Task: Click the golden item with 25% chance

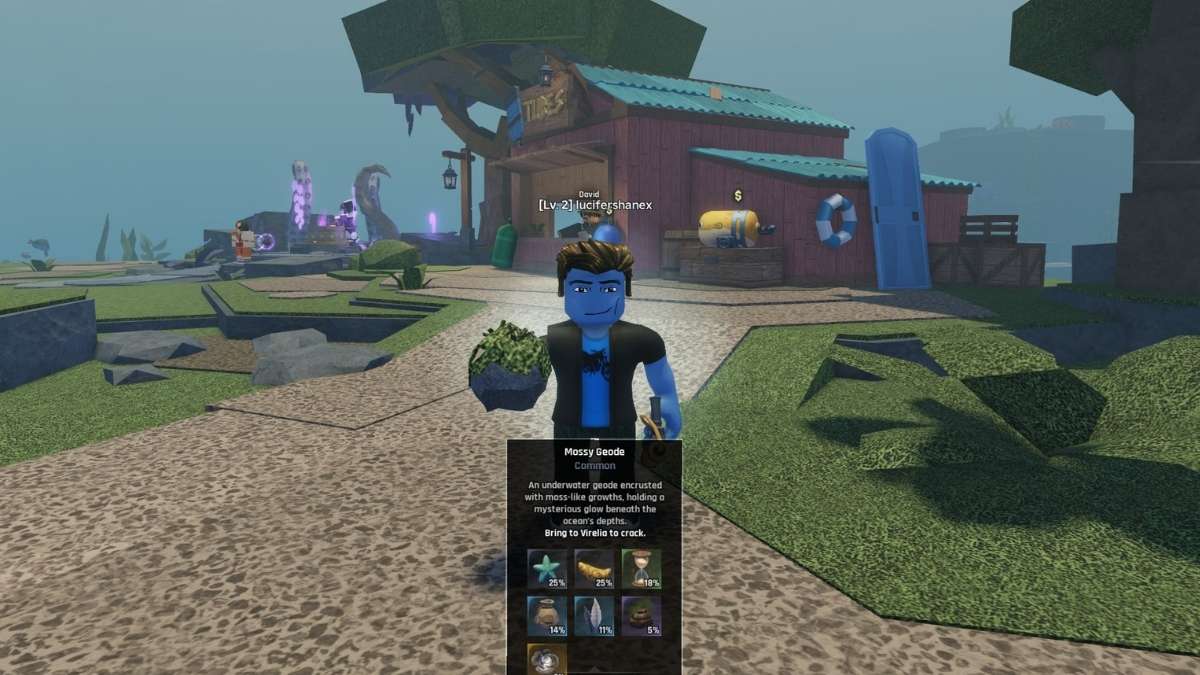Action: [594, 568]
